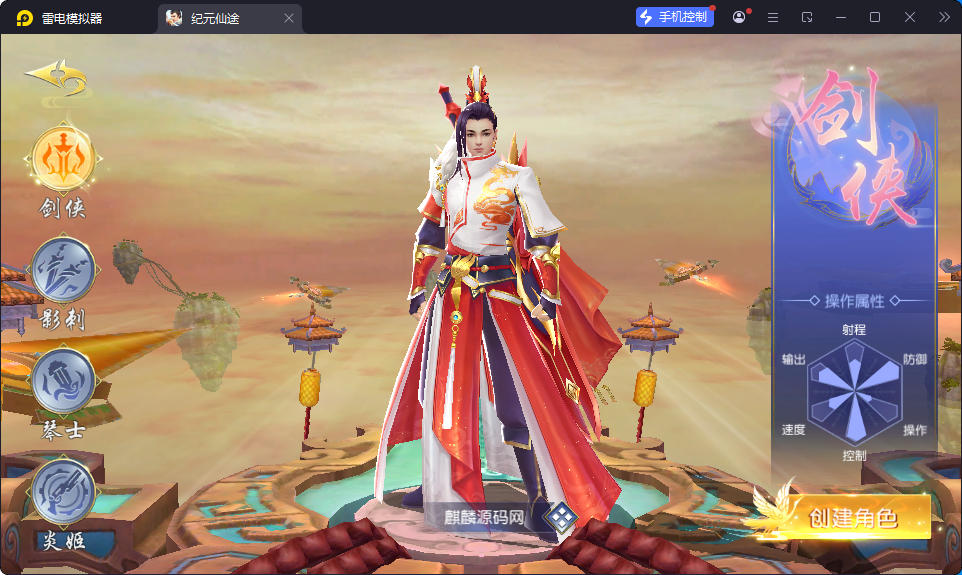Collapse the emulator side panel arrows
The image size is (962, 575).
(944, 17)
